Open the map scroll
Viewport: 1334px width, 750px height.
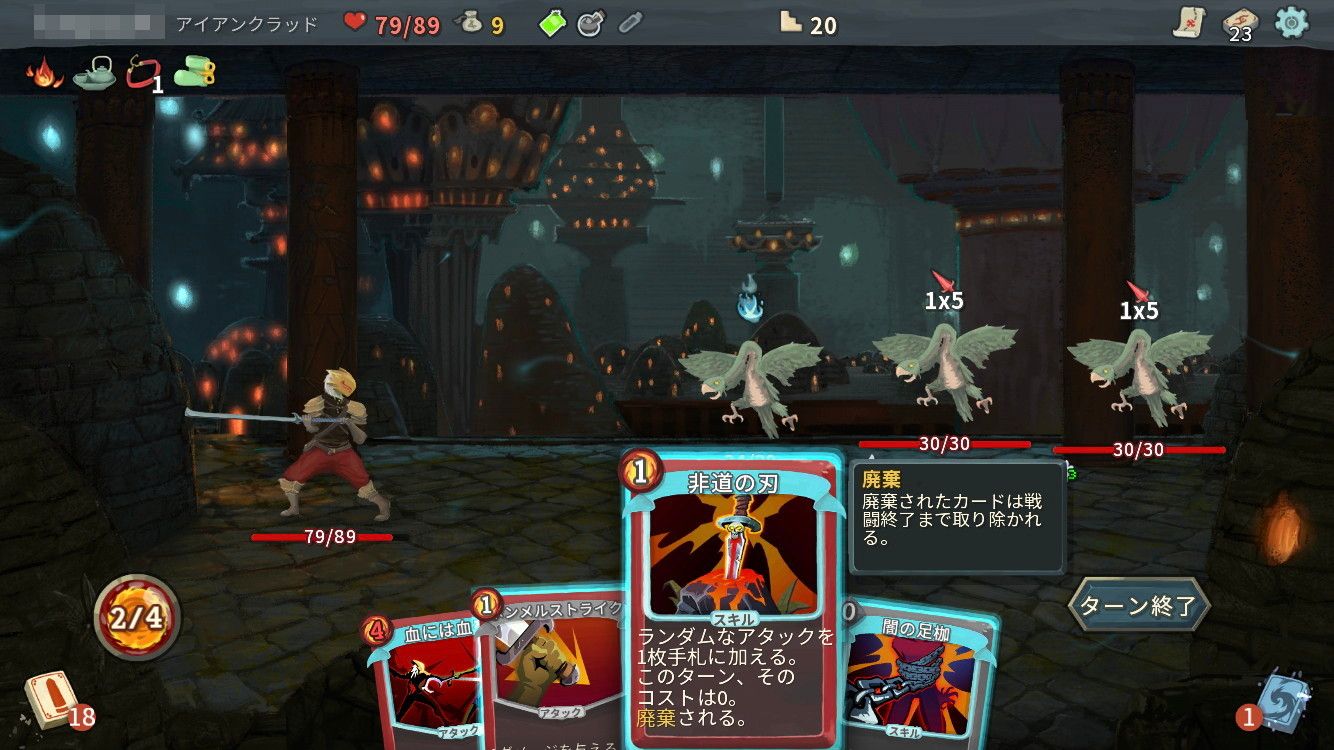pos(1189,23)
